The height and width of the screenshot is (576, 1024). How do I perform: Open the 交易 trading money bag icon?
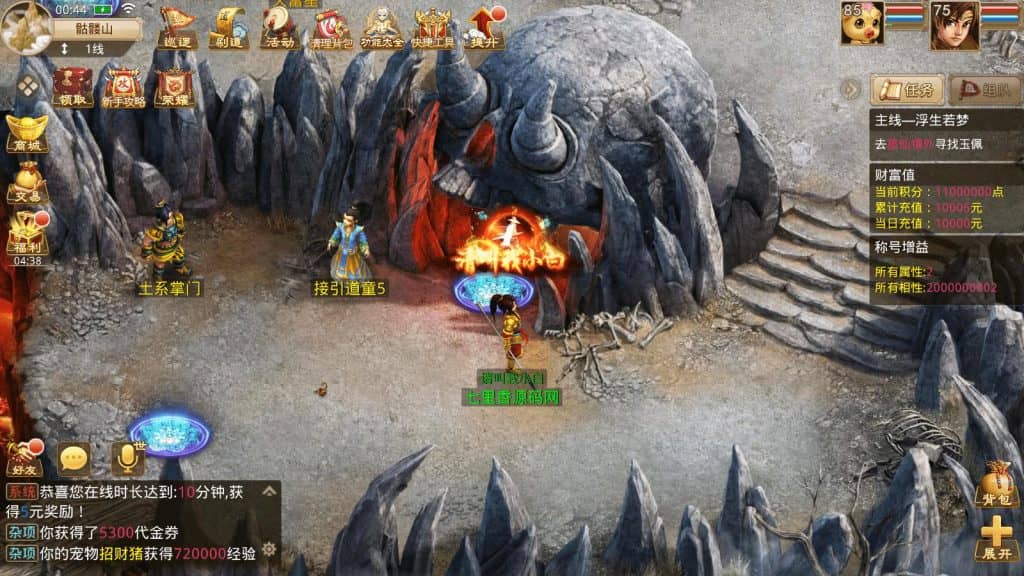(x=26, y=184)
